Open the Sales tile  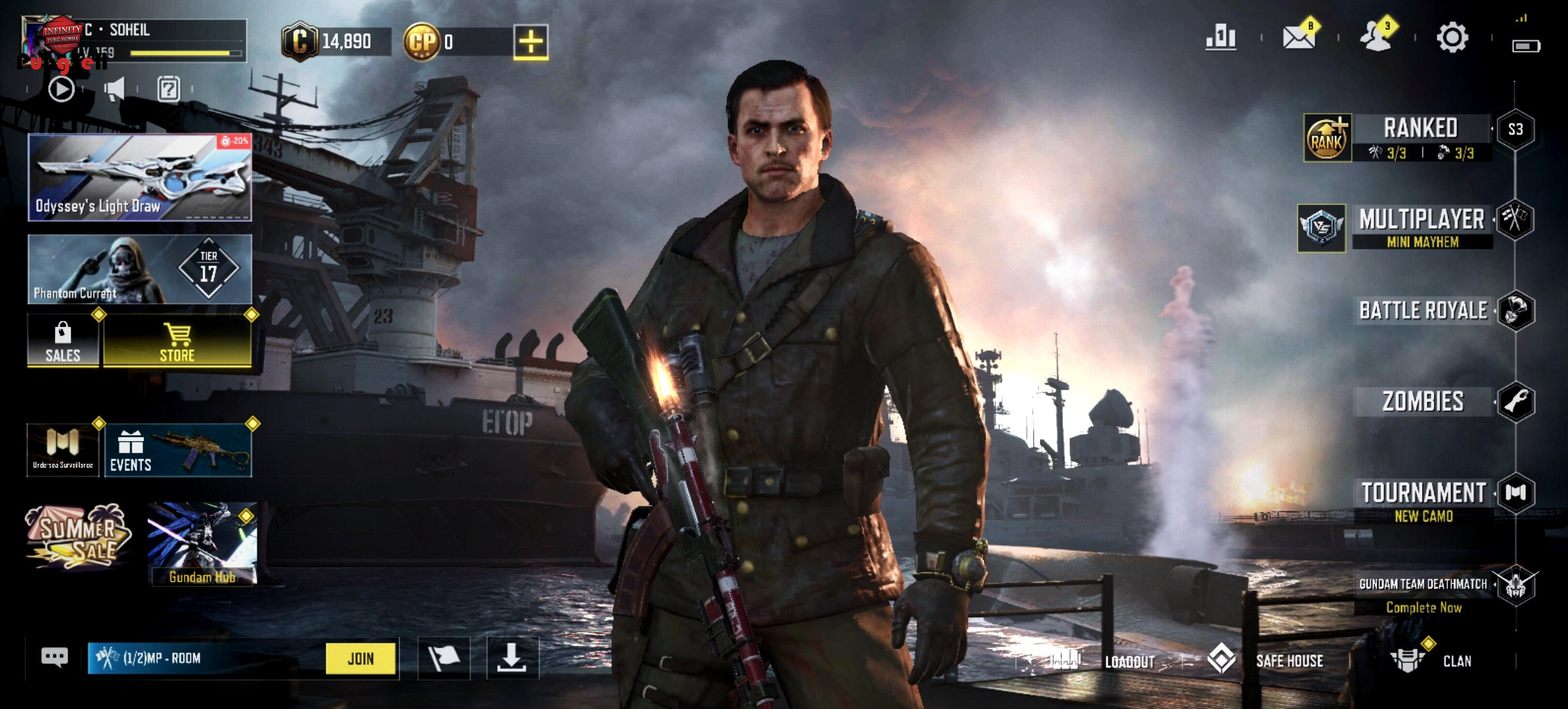point(63,341)
